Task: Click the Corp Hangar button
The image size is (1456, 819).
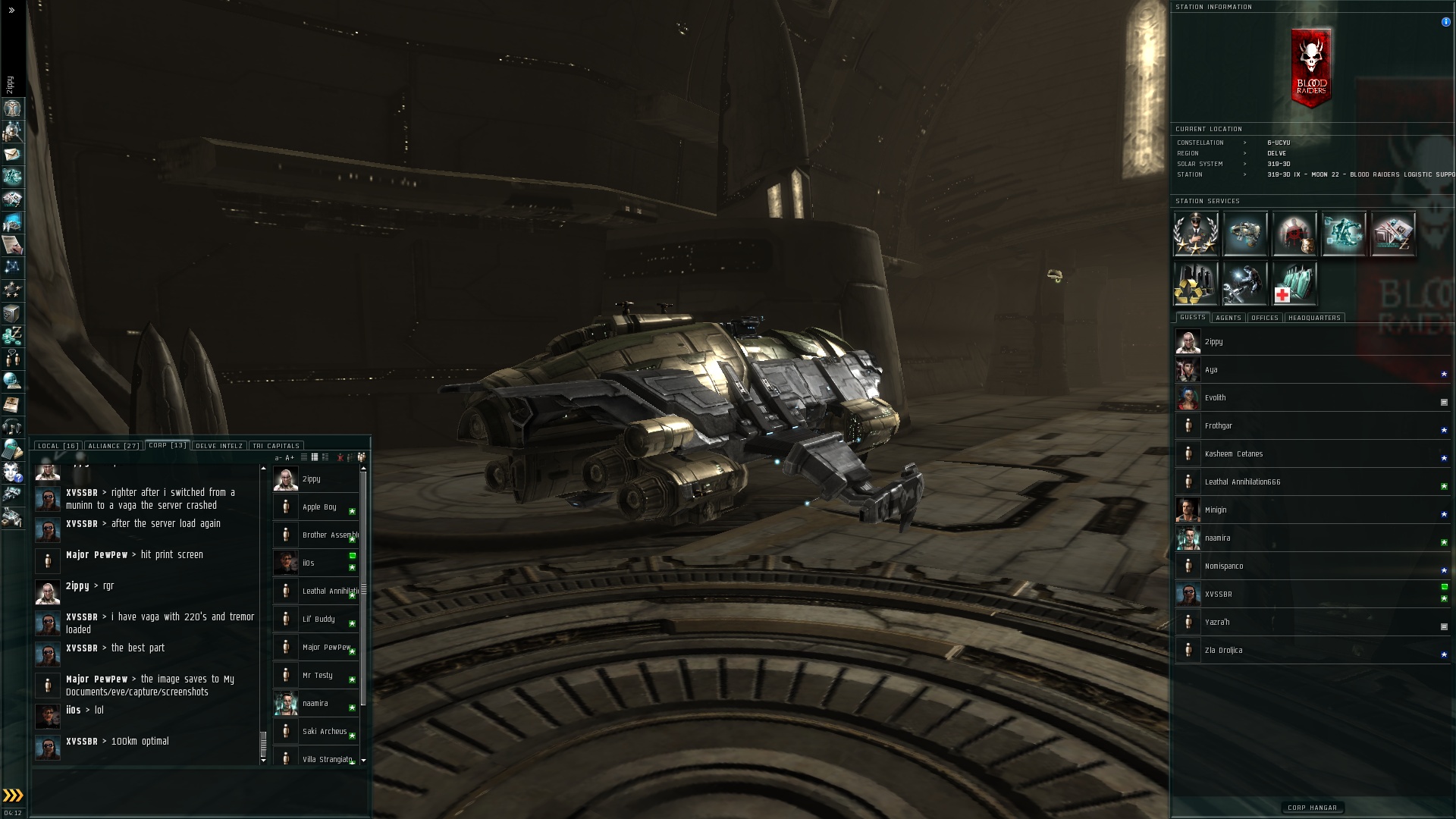Action: pos(1312,808)
